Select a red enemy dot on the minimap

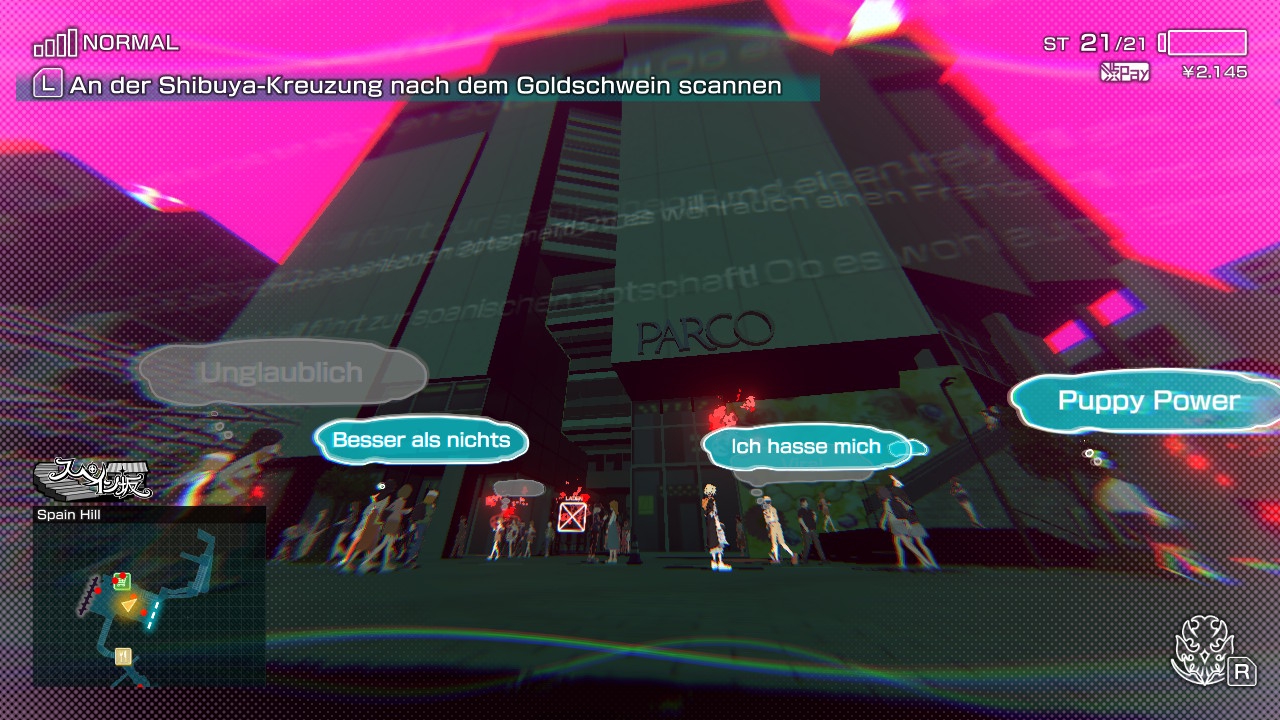pos(144,612)
